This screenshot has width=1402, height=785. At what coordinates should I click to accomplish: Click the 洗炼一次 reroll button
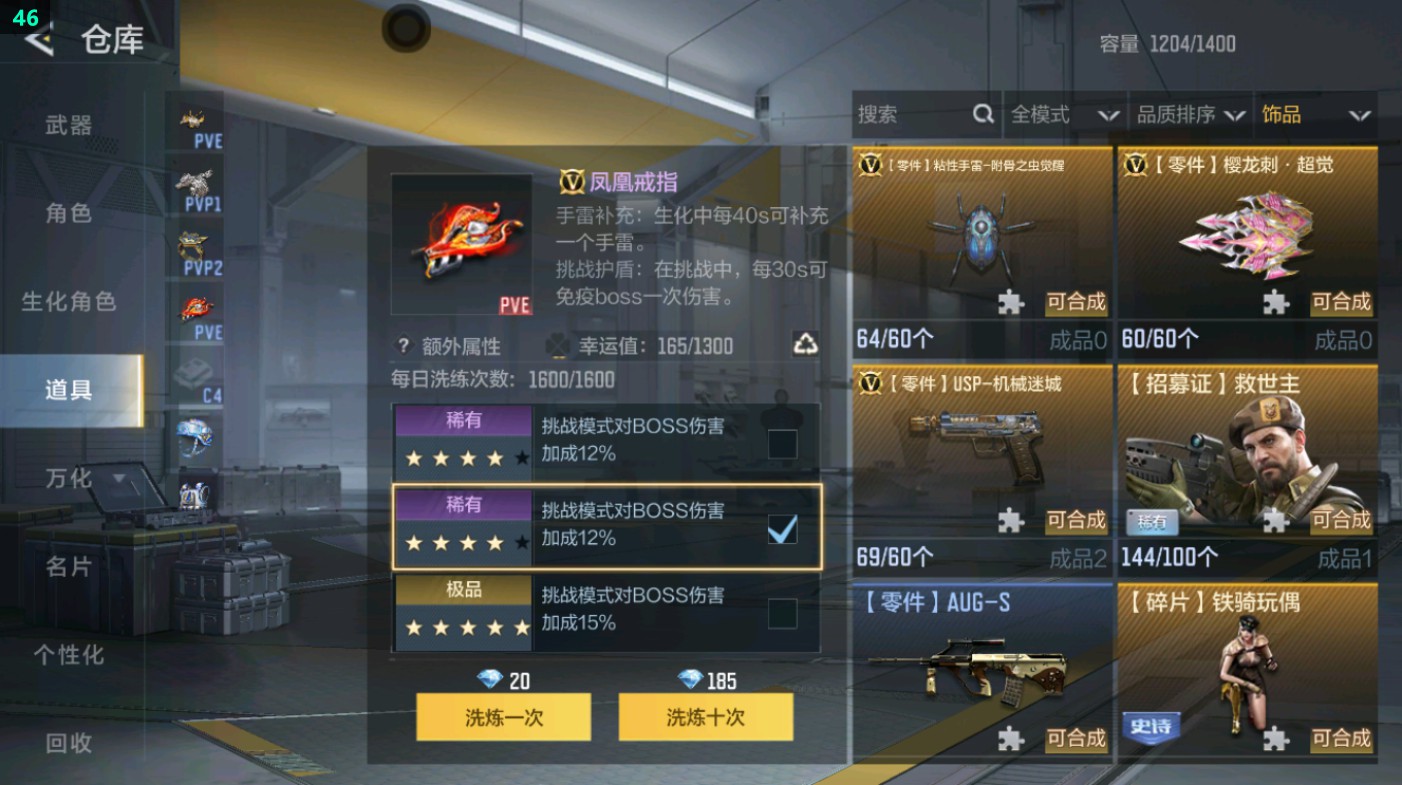click(503, 717)
